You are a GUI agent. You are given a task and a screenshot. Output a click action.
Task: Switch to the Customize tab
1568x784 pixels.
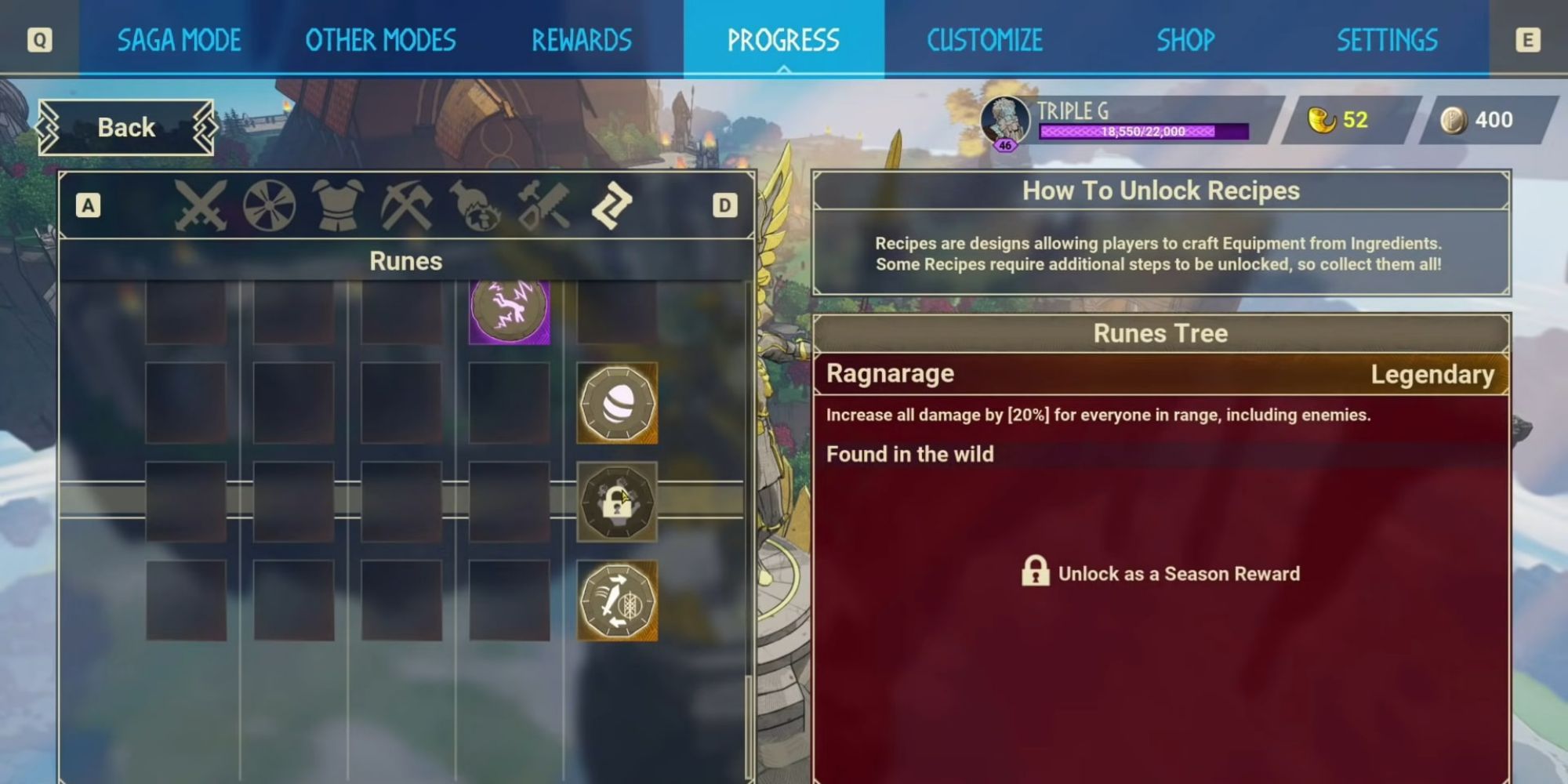(985, 39)
